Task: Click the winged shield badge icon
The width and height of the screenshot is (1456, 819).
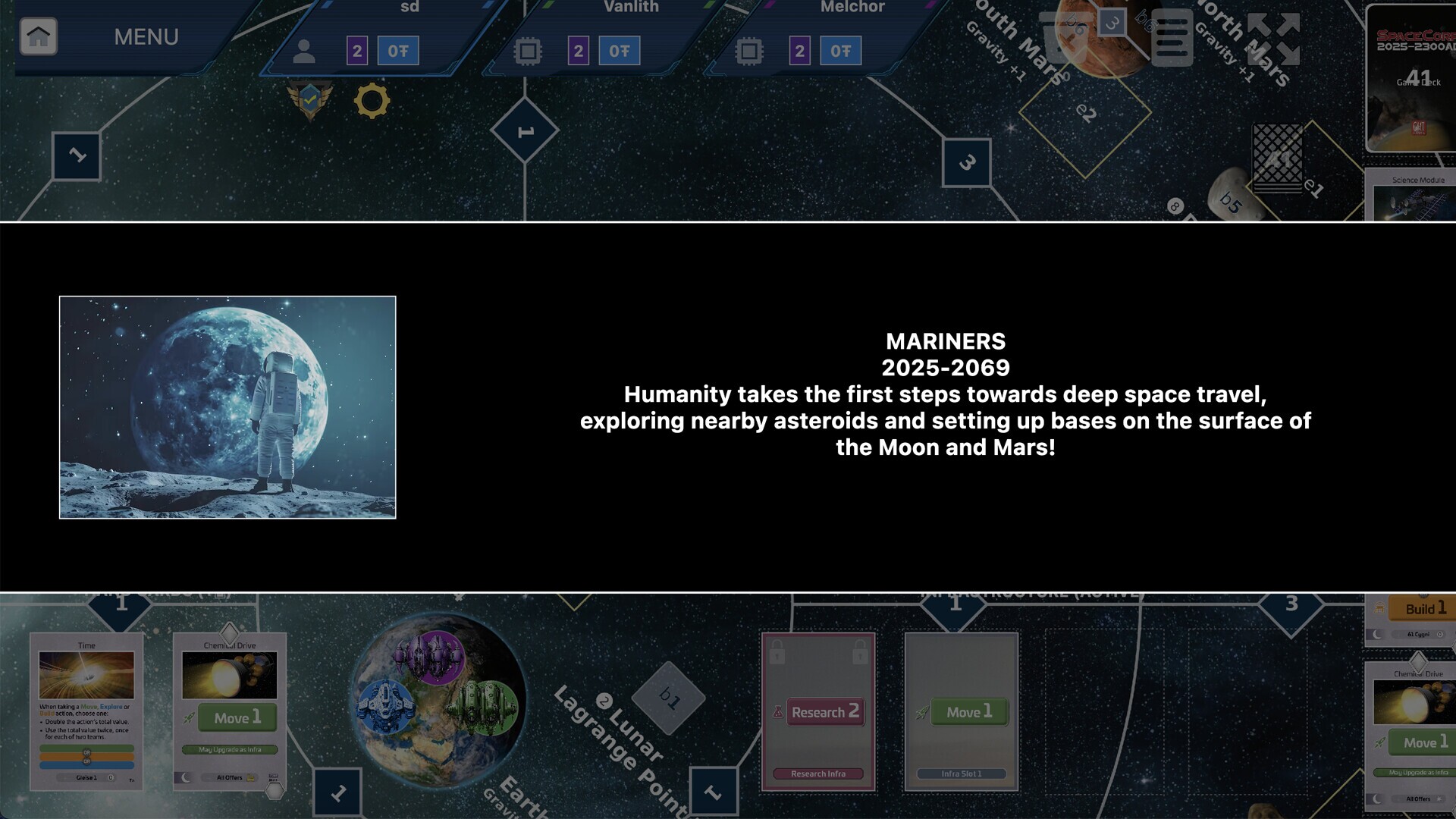Action: [309, 99]
